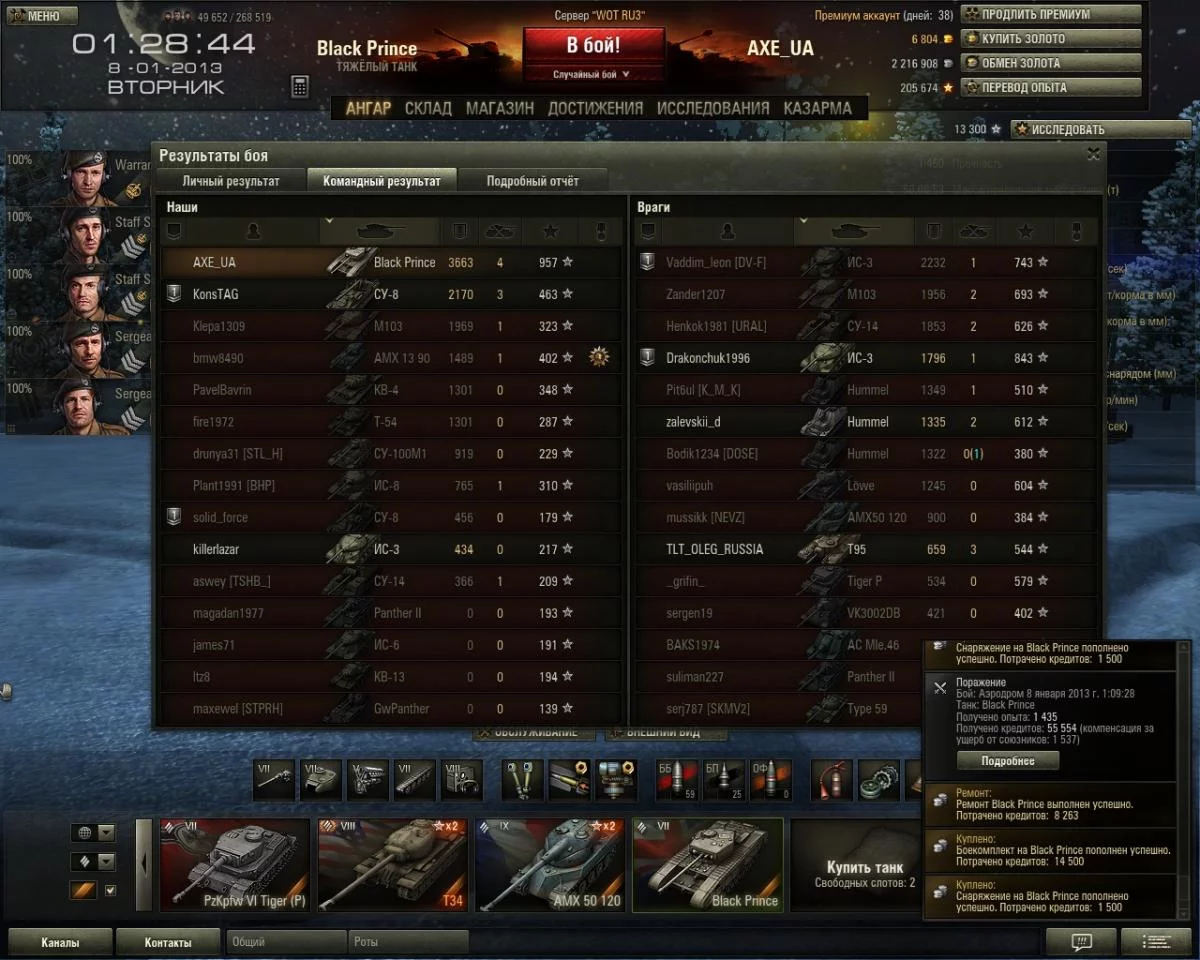Open Обмен золота
This screenshot has width=1200, height=960.
coord(1050,63)
